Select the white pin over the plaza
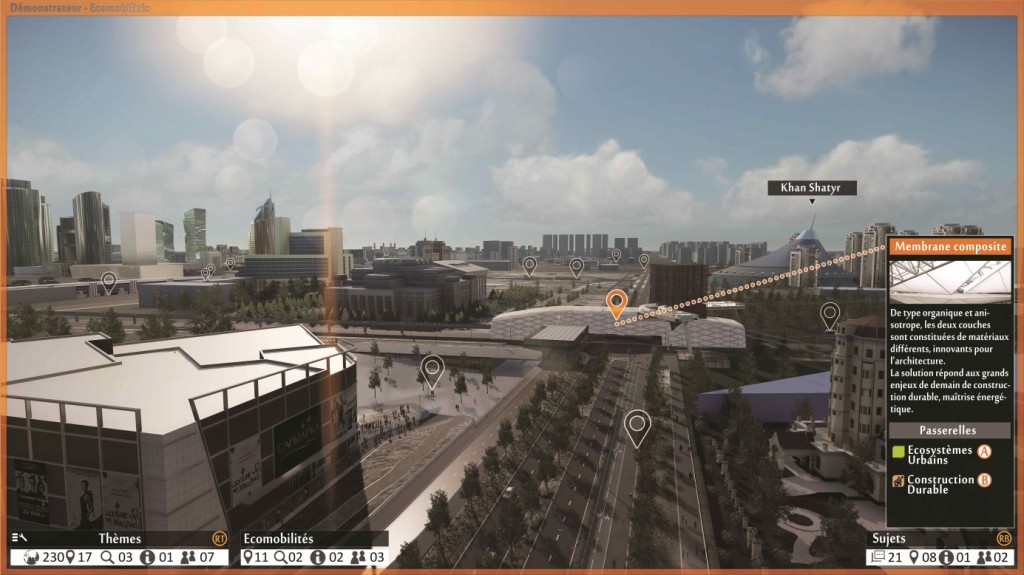Image resolution: width=1024 pixels, height=575 pixels. [432, 368]
